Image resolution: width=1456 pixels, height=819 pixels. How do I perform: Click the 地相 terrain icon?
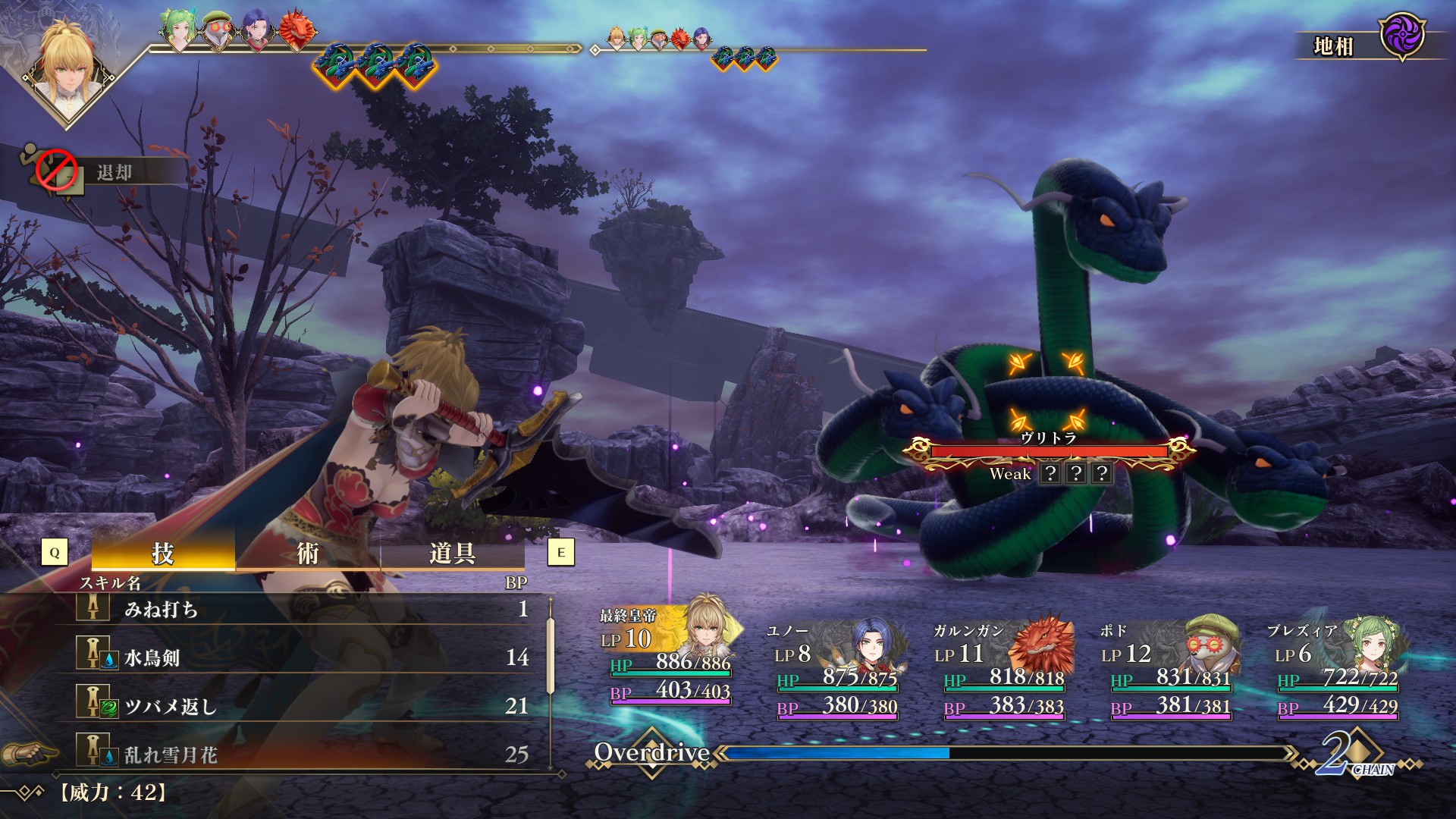pyautogui.click(x=1401, y=36)
